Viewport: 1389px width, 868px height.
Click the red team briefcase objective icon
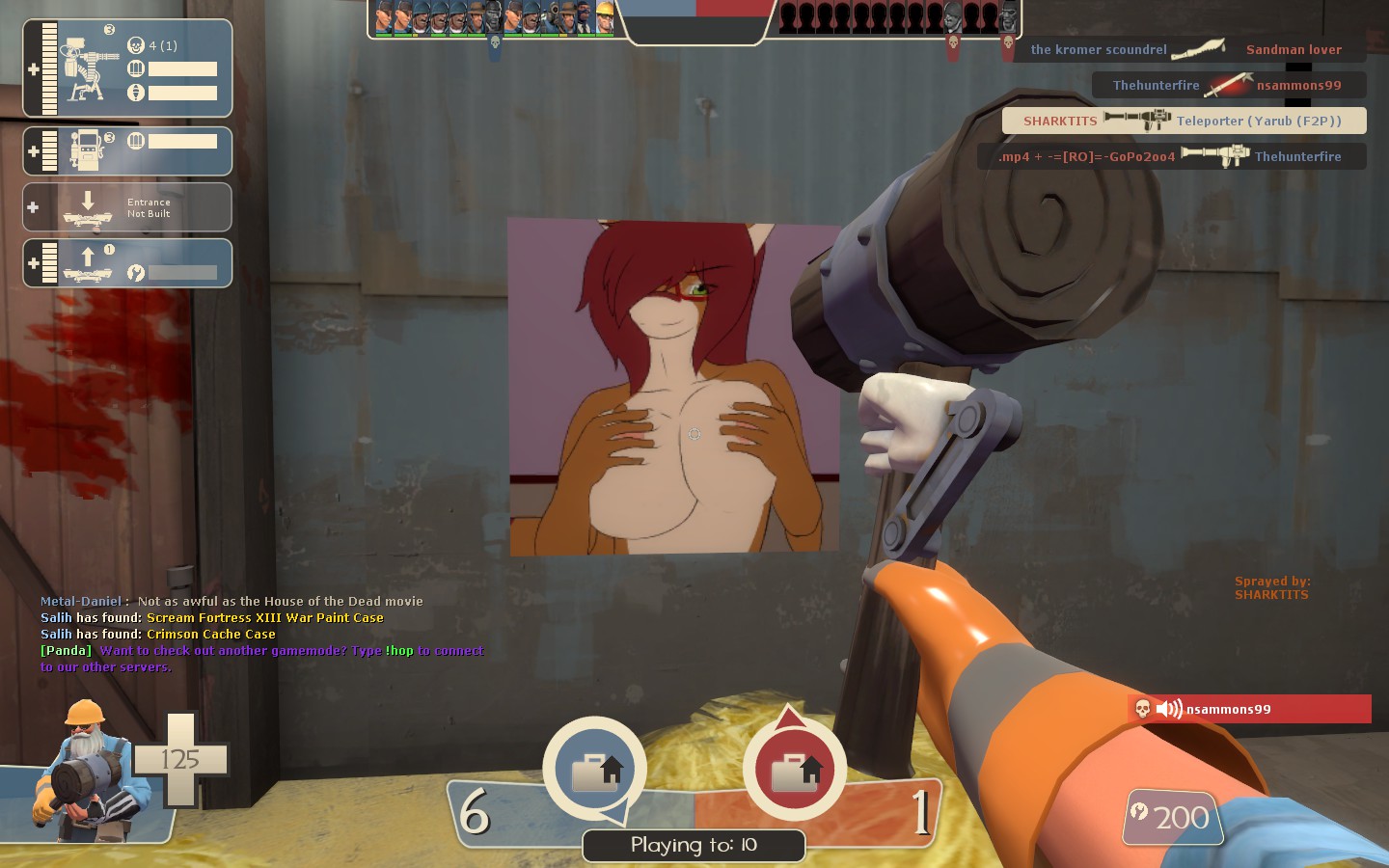point(793,767)
